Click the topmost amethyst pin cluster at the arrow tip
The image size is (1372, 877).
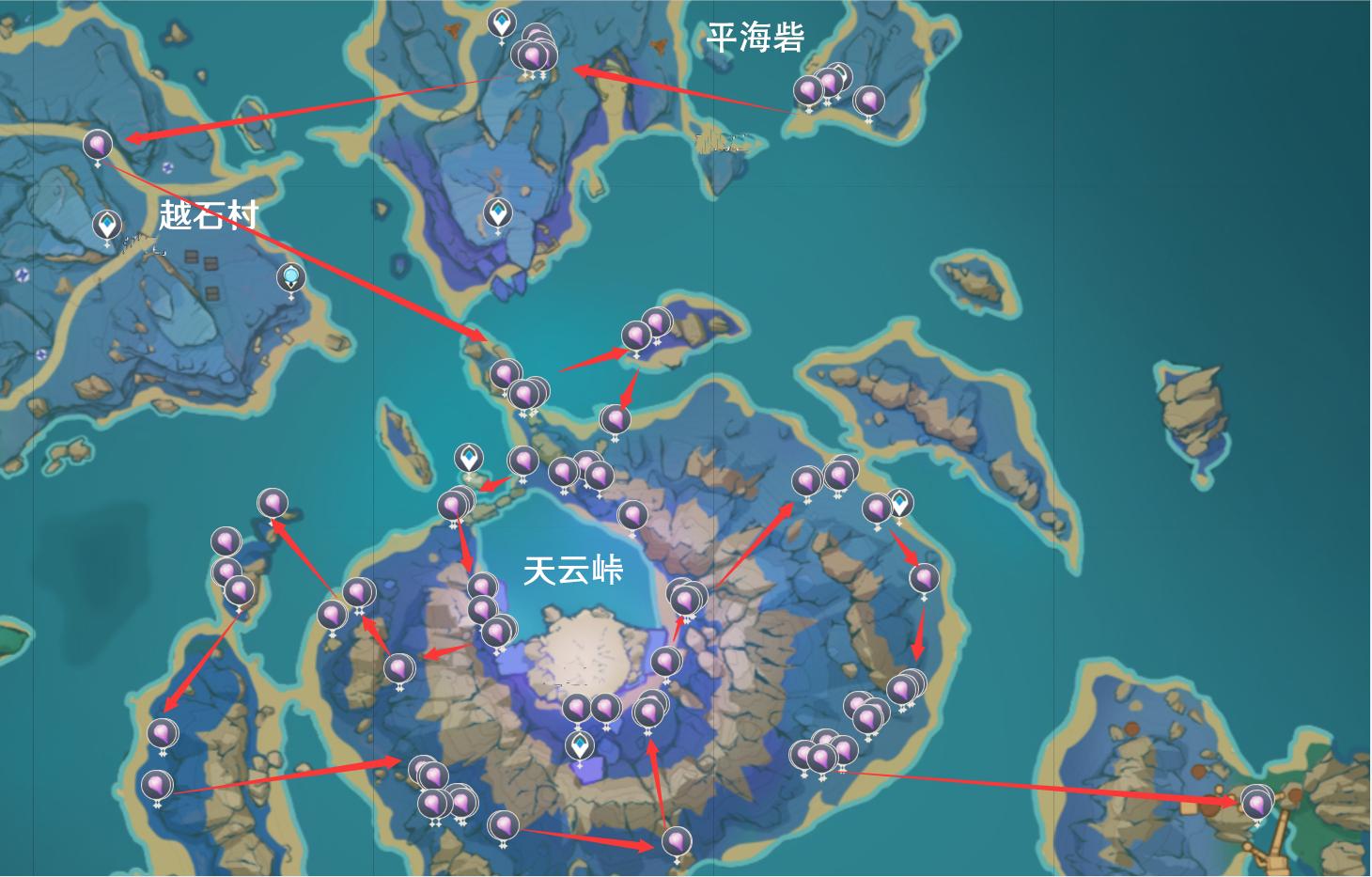(x=534, y=52)
